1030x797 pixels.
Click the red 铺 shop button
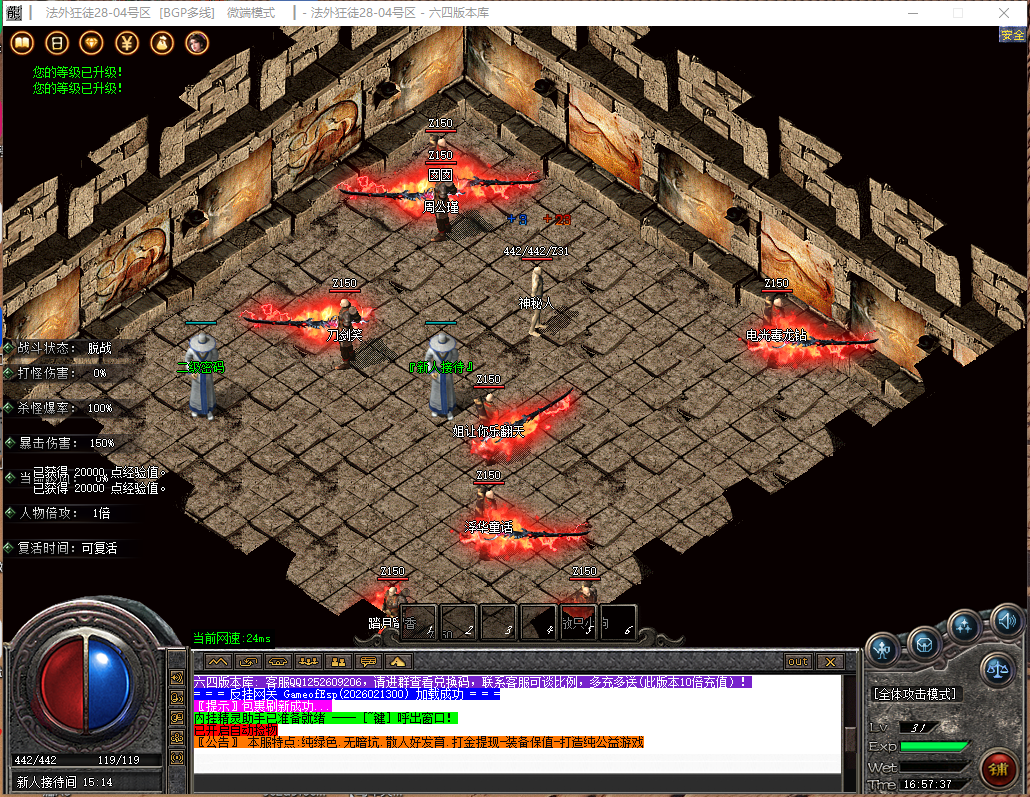(x=997, y=768)
